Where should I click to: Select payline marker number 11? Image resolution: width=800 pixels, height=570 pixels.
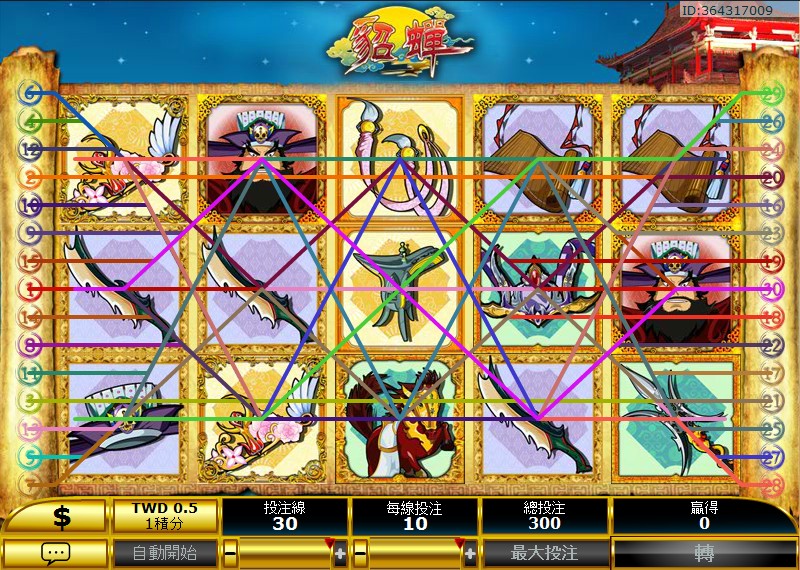32,374
